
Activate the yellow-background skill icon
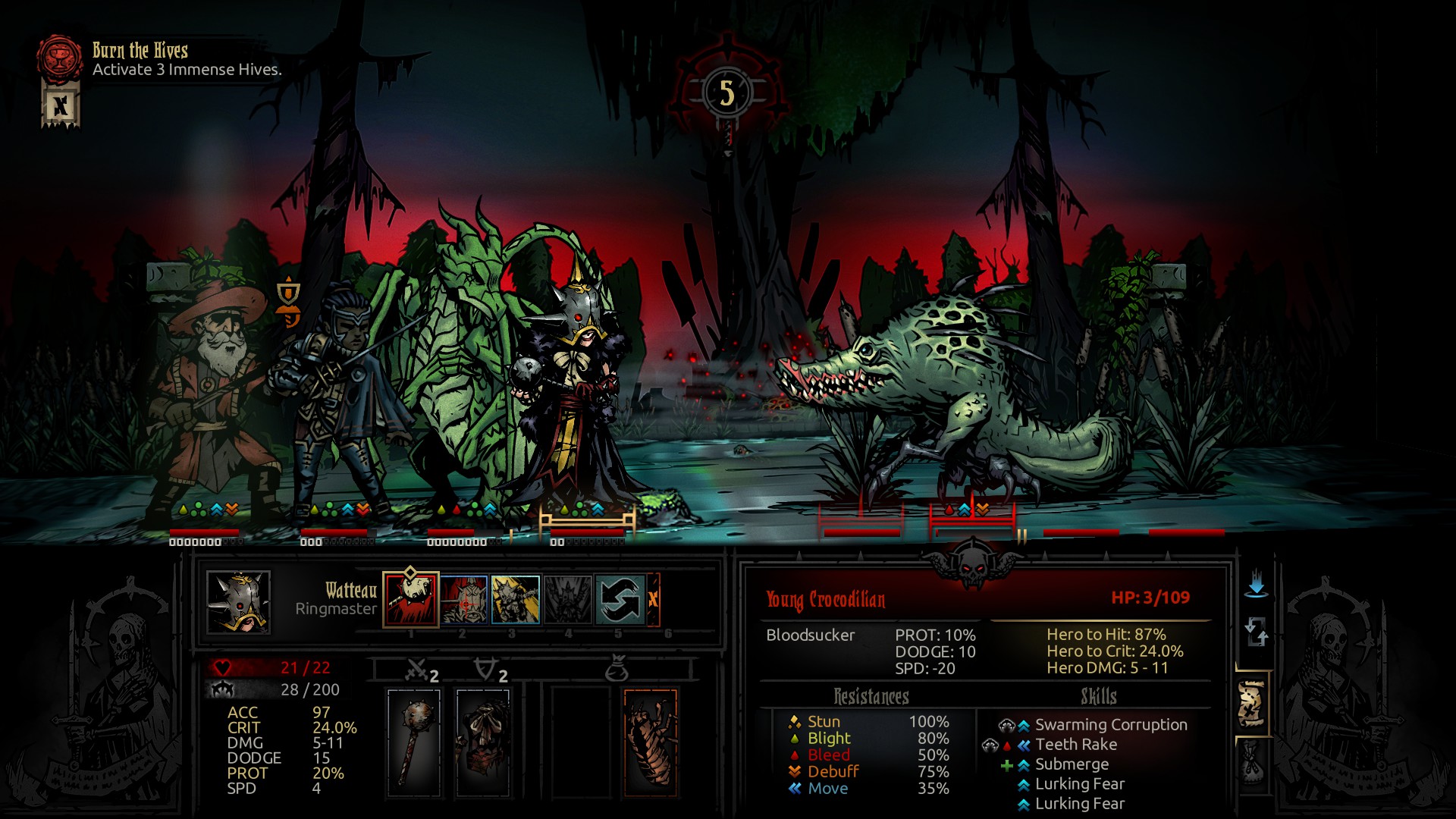coord(516,599)
